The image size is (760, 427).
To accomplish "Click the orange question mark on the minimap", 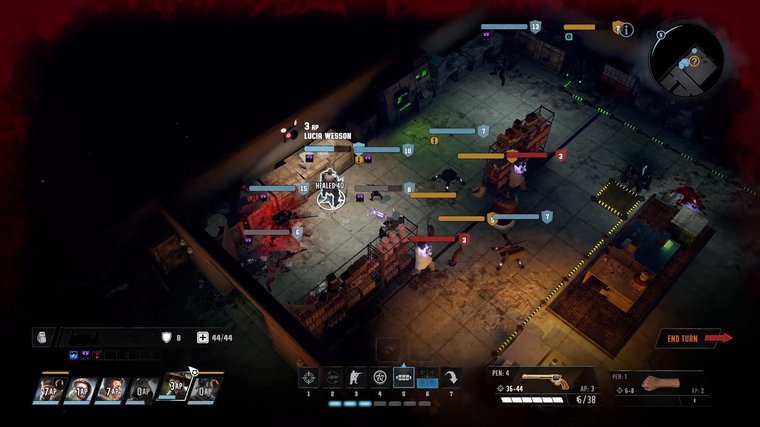I will (x=693, y=62).
